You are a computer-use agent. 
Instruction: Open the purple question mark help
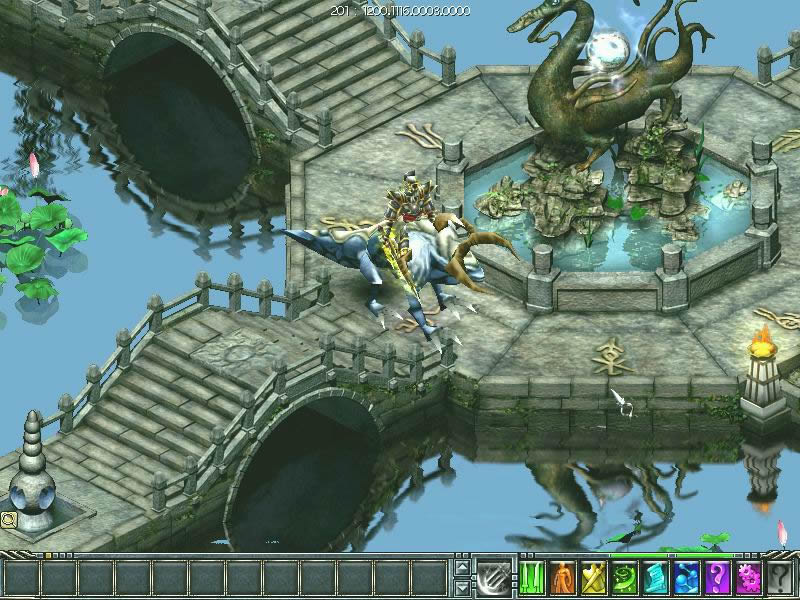[x=717, y=578]
